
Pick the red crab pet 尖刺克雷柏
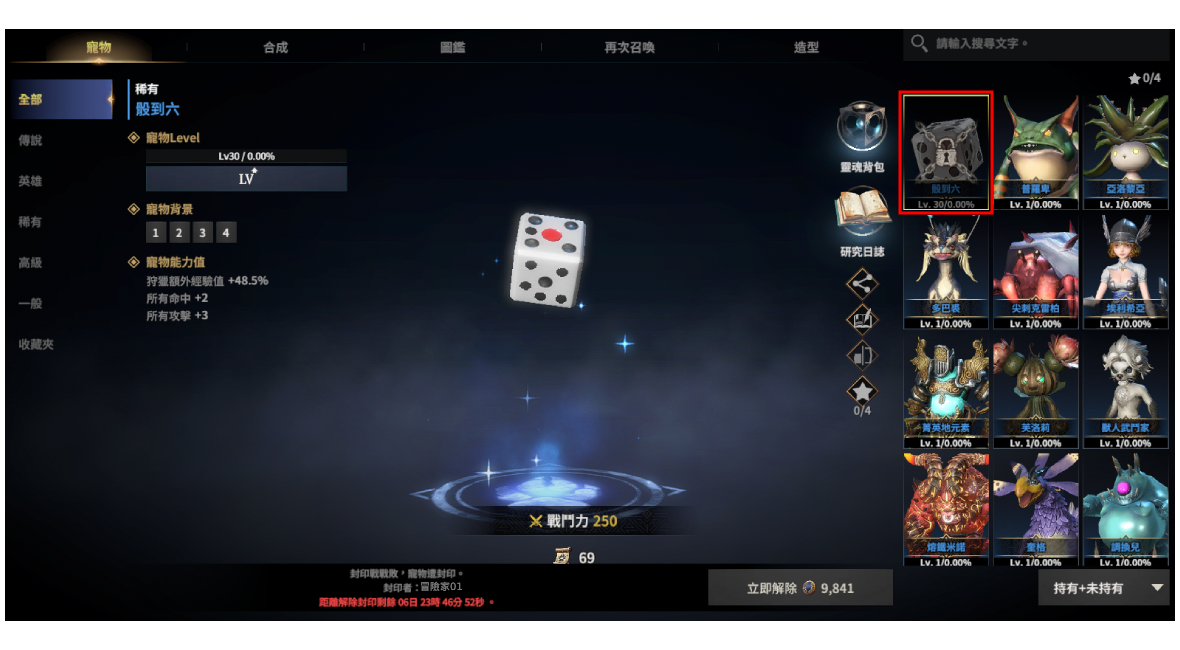(x=1035, y=272)
